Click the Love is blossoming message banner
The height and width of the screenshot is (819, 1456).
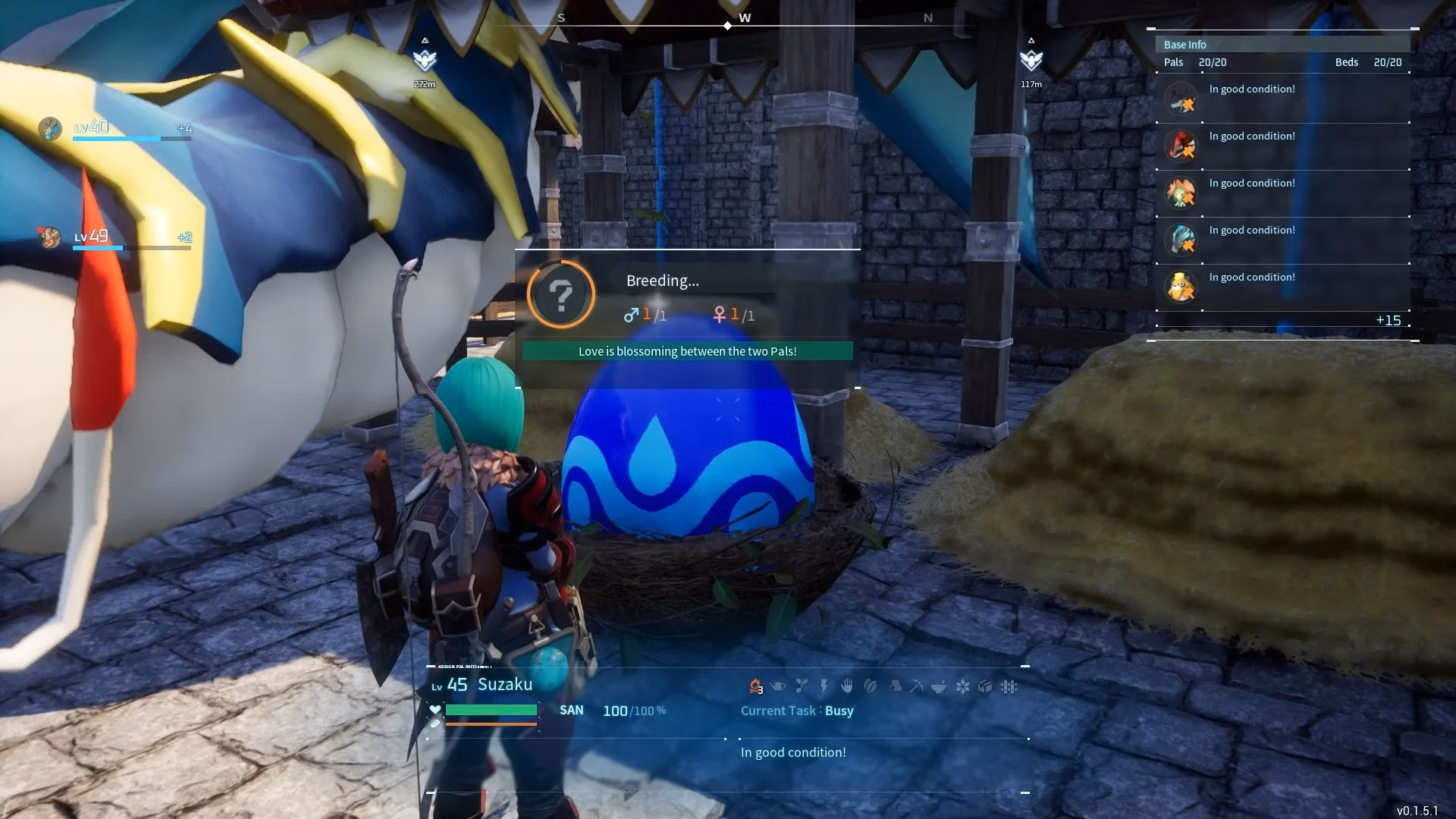(x=686, y=351)
